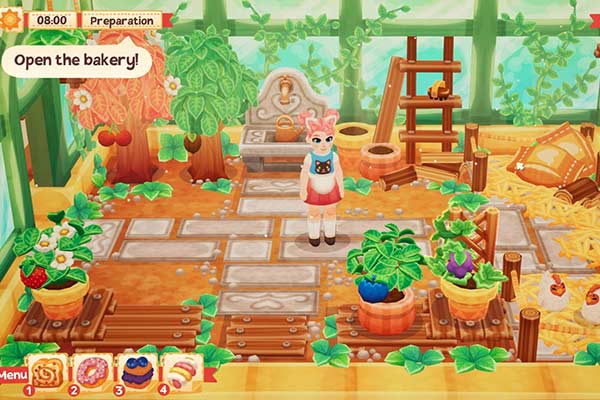Click the "Open the bakery!" objective bubble
Viewport: 600px width, 400px height.
pos(76,59)
